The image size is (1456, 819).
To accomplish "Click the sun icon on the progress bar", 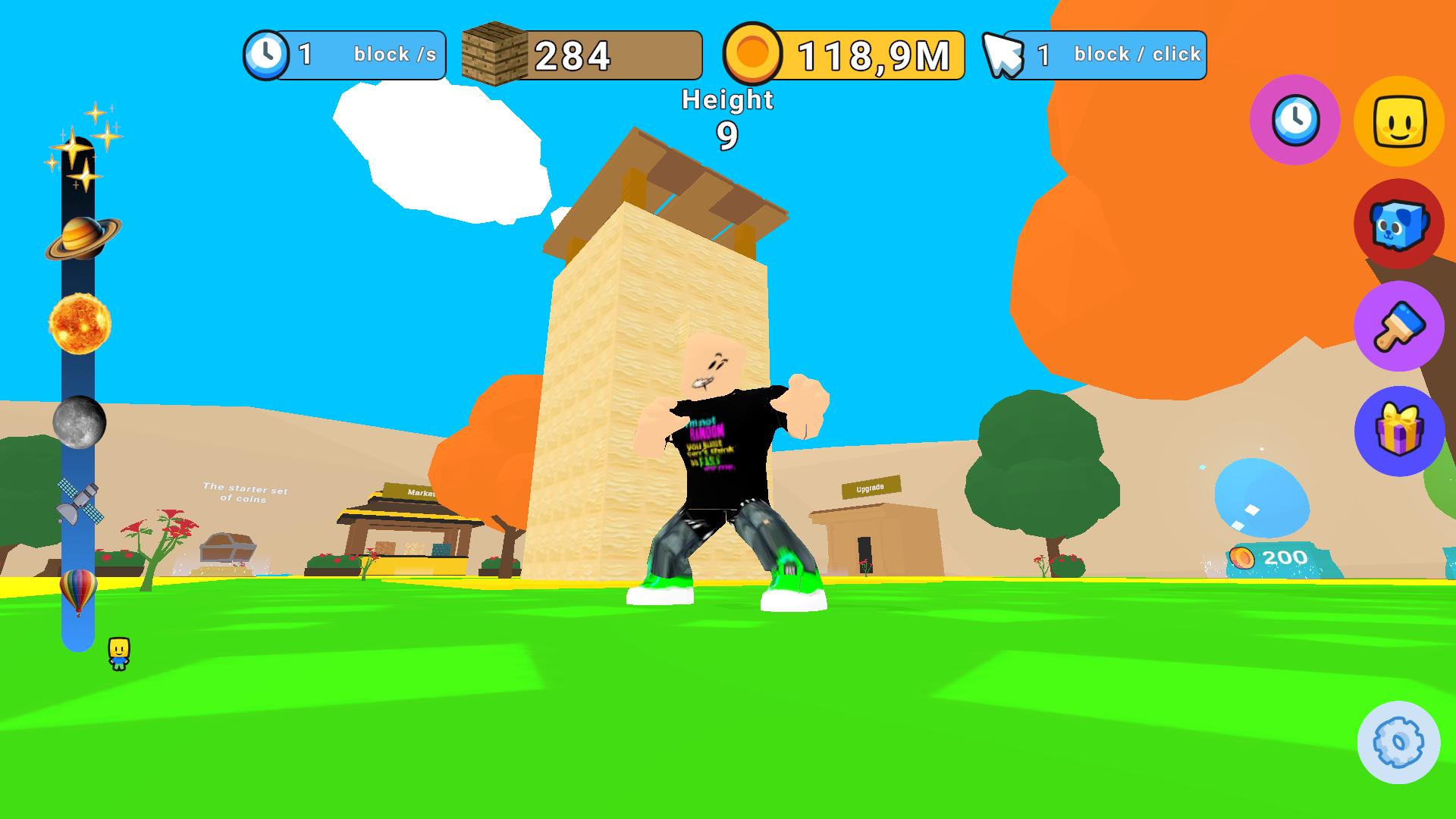I will pyautogui.click(x=81, y=325).
